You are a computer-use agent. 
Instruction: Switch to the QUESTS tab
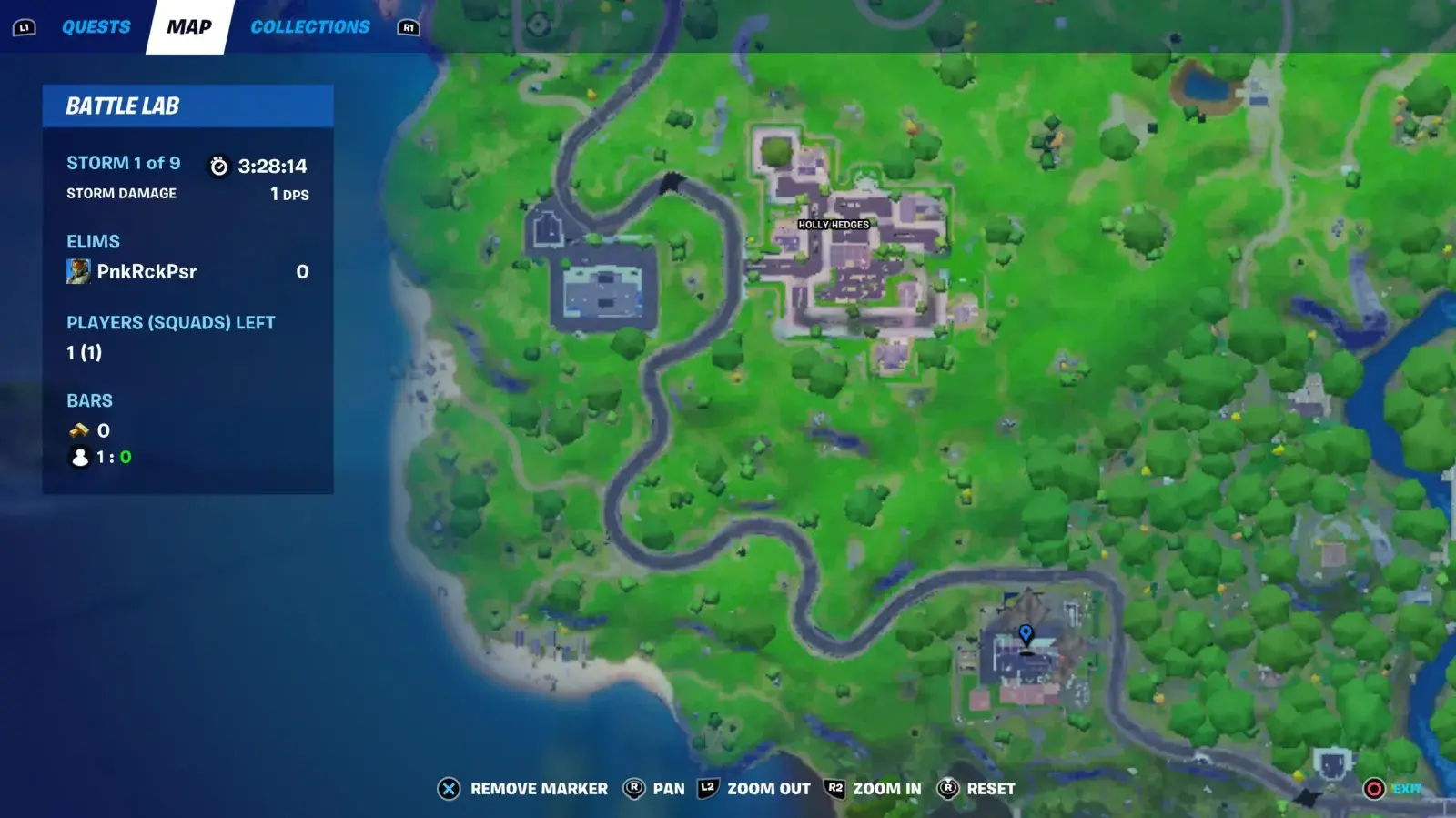coord(95,26)
